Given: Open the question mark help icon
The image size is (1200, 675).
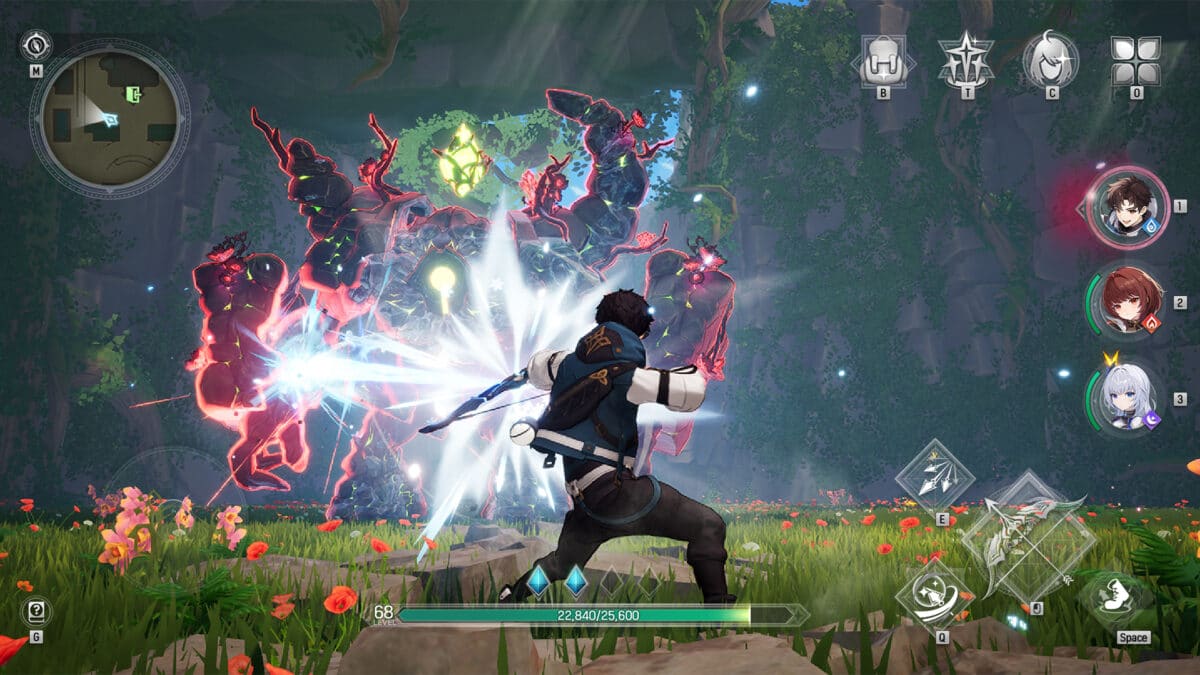Looking at the screenshot, I should pyautogui.click(x=36, y=612).
